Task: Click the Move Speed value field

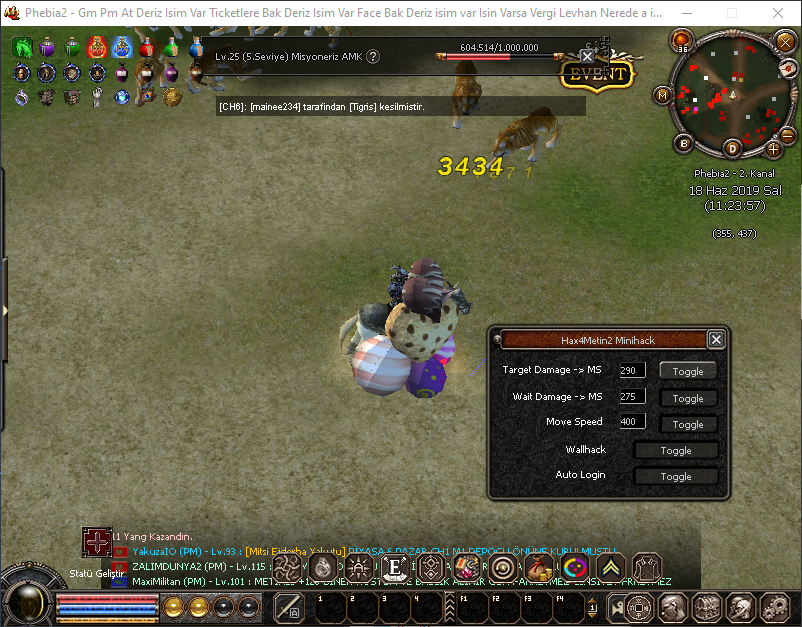Action: pos(632,422)
